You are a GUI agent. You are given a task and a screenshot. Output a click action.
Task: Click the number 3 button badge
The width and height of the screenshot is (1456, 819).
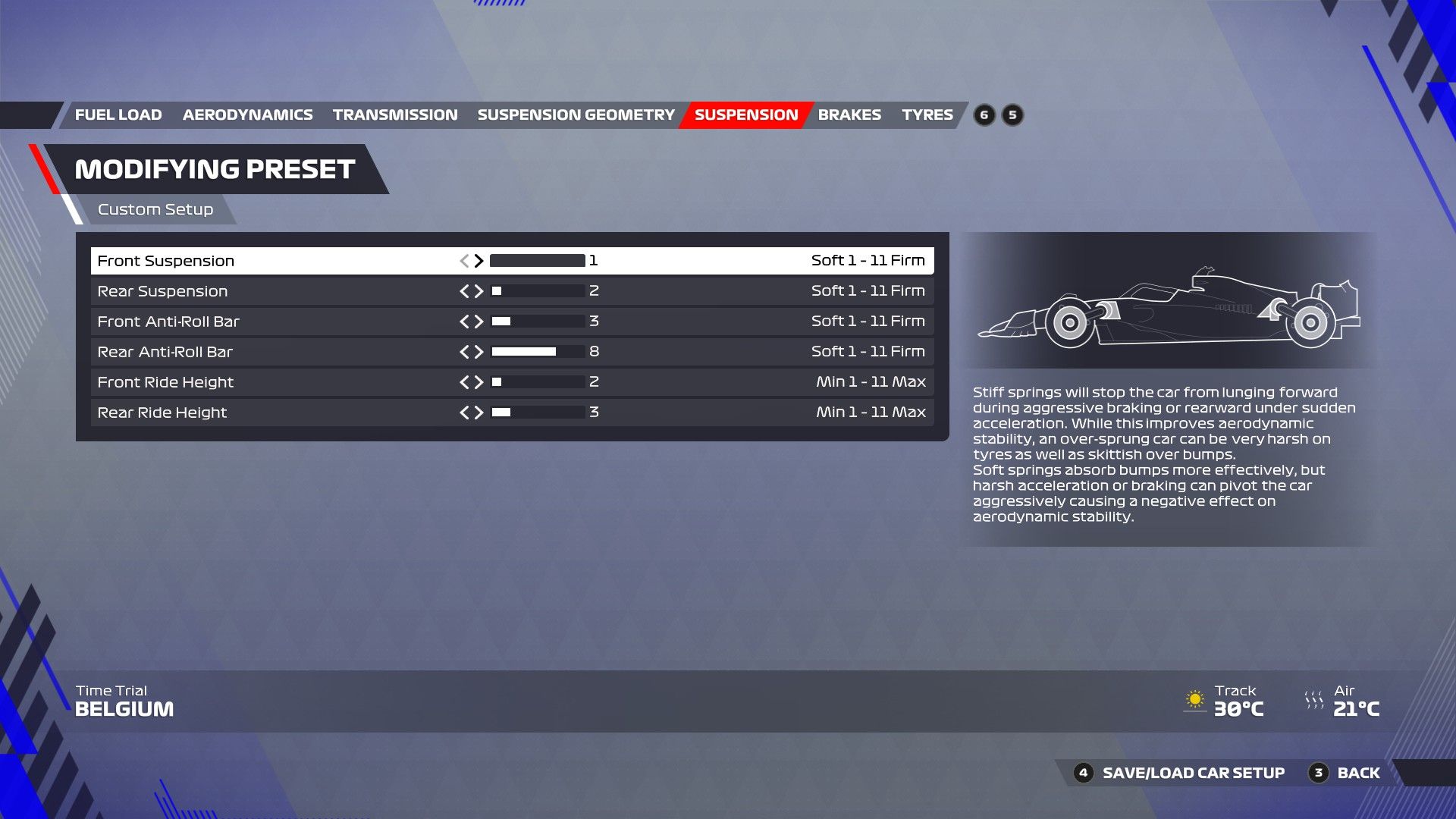point(1318,773)
